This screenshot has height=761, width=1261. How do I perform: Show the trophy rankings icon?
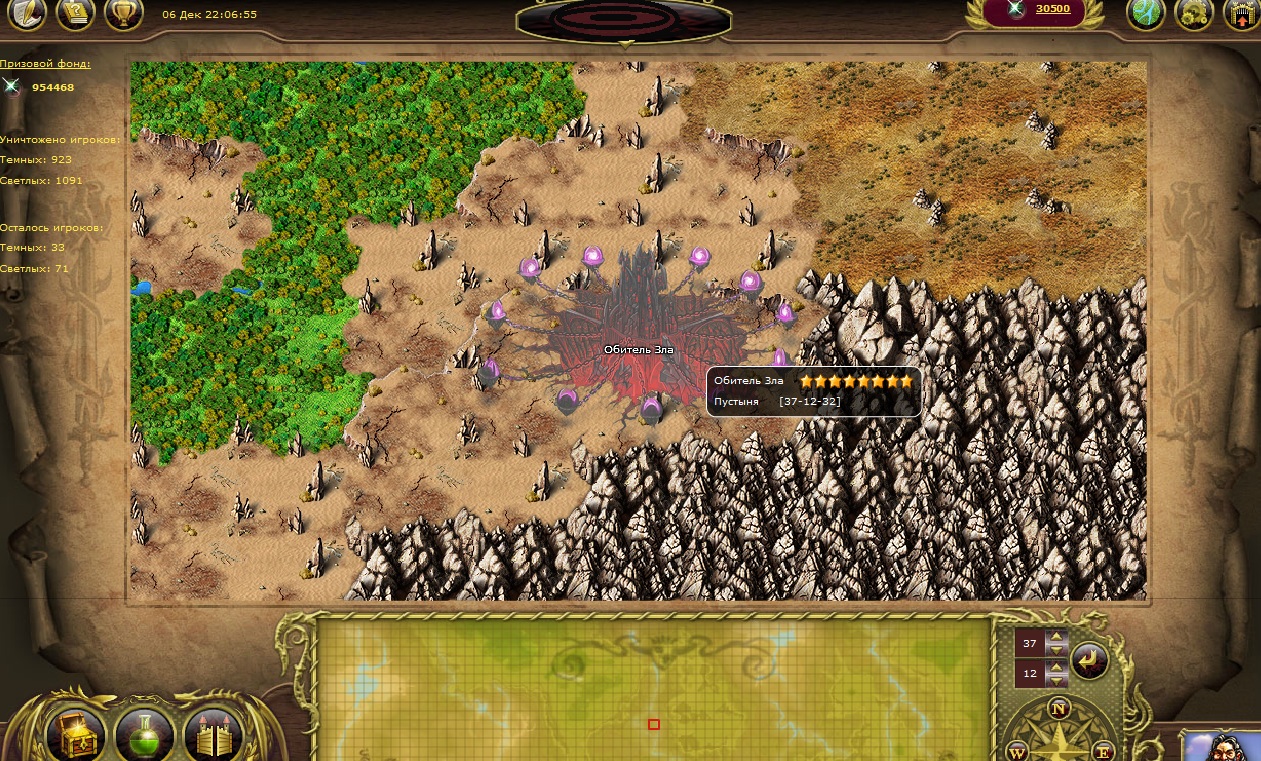click(124, 14)
